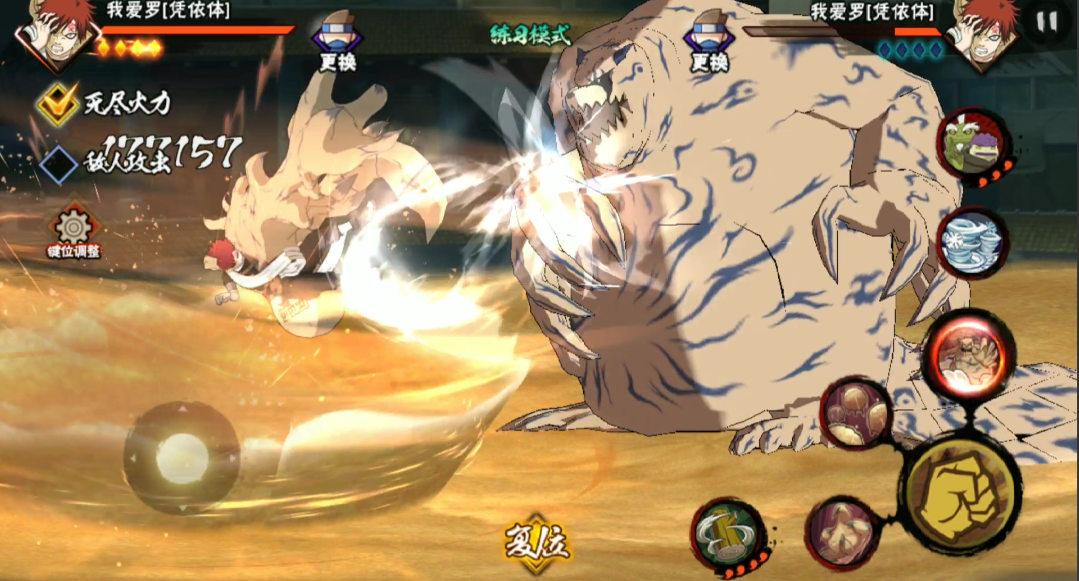This screenshot has width=1079, height=581.
Task: Open 键位调整 key layout settings gear
Action: point(73,230)
